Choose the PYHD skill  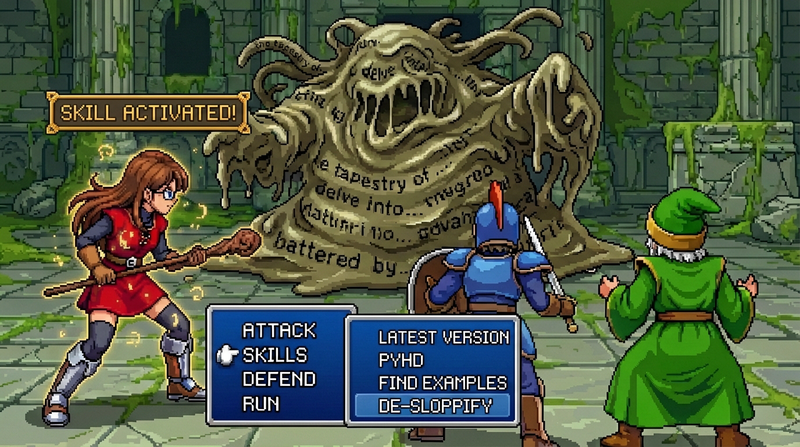click(x=403, y=360)
